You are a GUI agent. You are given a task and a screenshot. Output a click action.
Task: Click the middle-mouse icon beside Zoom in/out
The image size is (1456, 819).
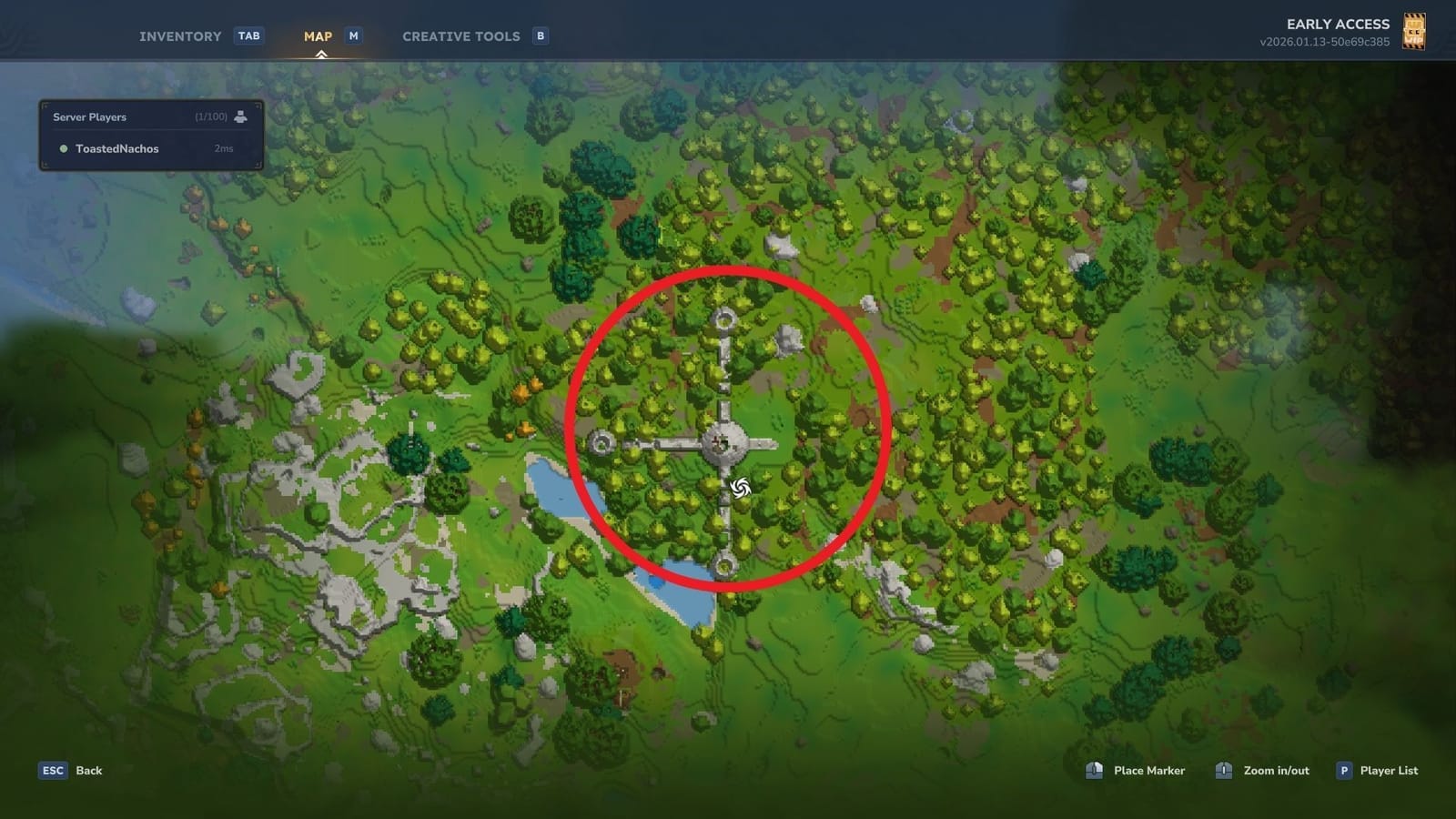(x=1223, y=770)
